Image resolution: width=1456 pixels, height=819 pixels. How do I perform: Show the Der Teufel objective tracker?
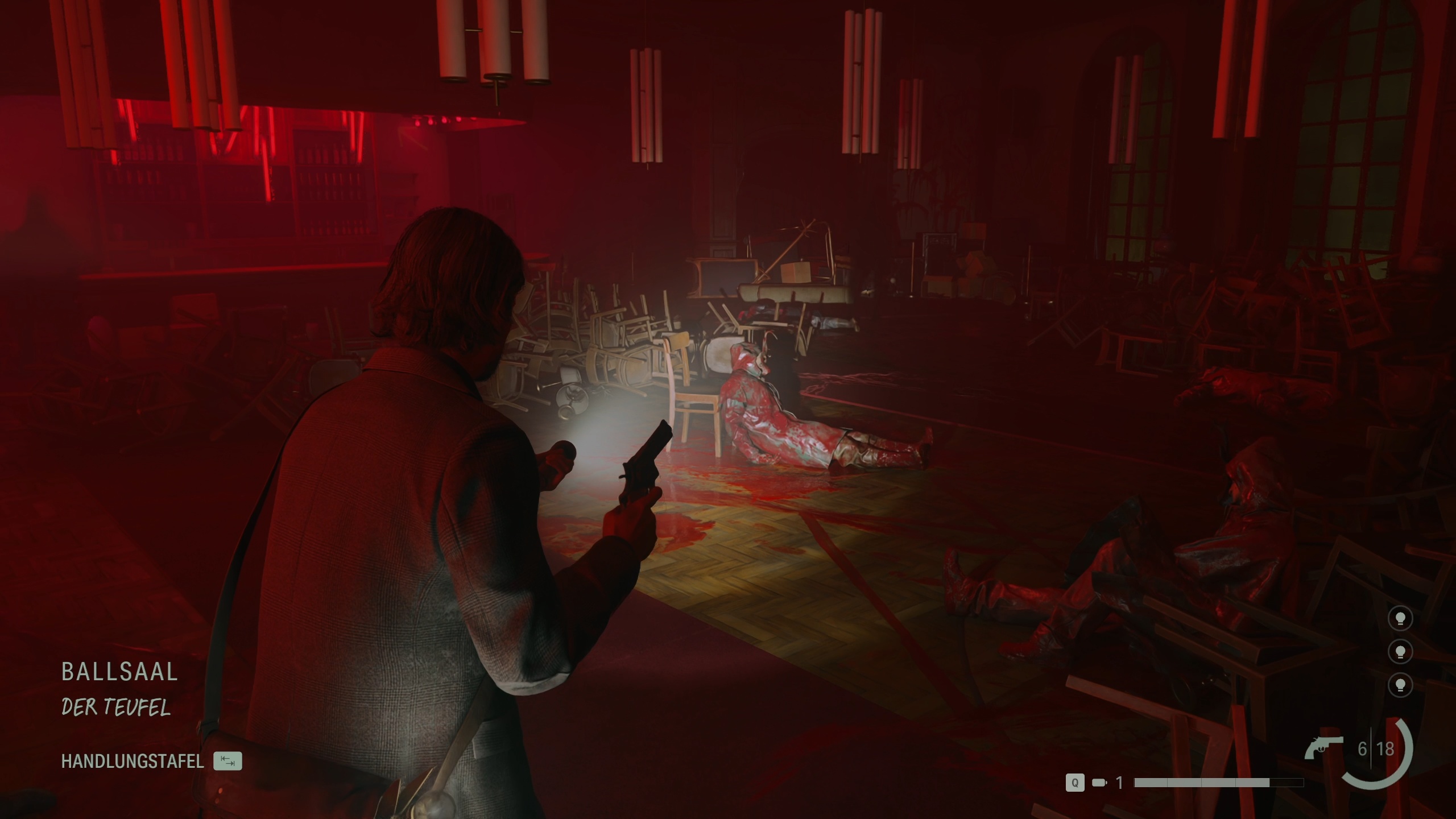pyautogui.click(x=116, y=708)
